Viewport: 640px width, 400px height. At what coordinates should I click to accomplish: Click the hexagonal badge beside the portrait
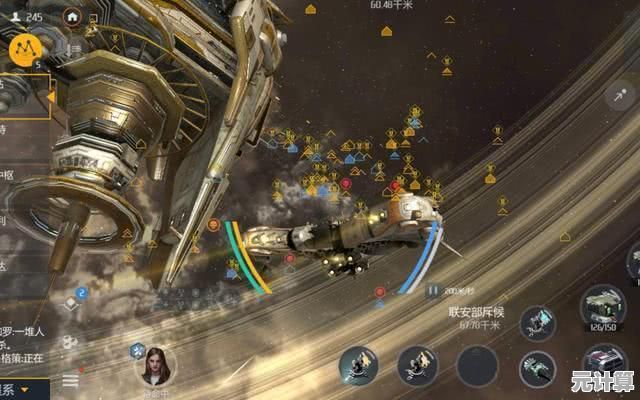138,350
